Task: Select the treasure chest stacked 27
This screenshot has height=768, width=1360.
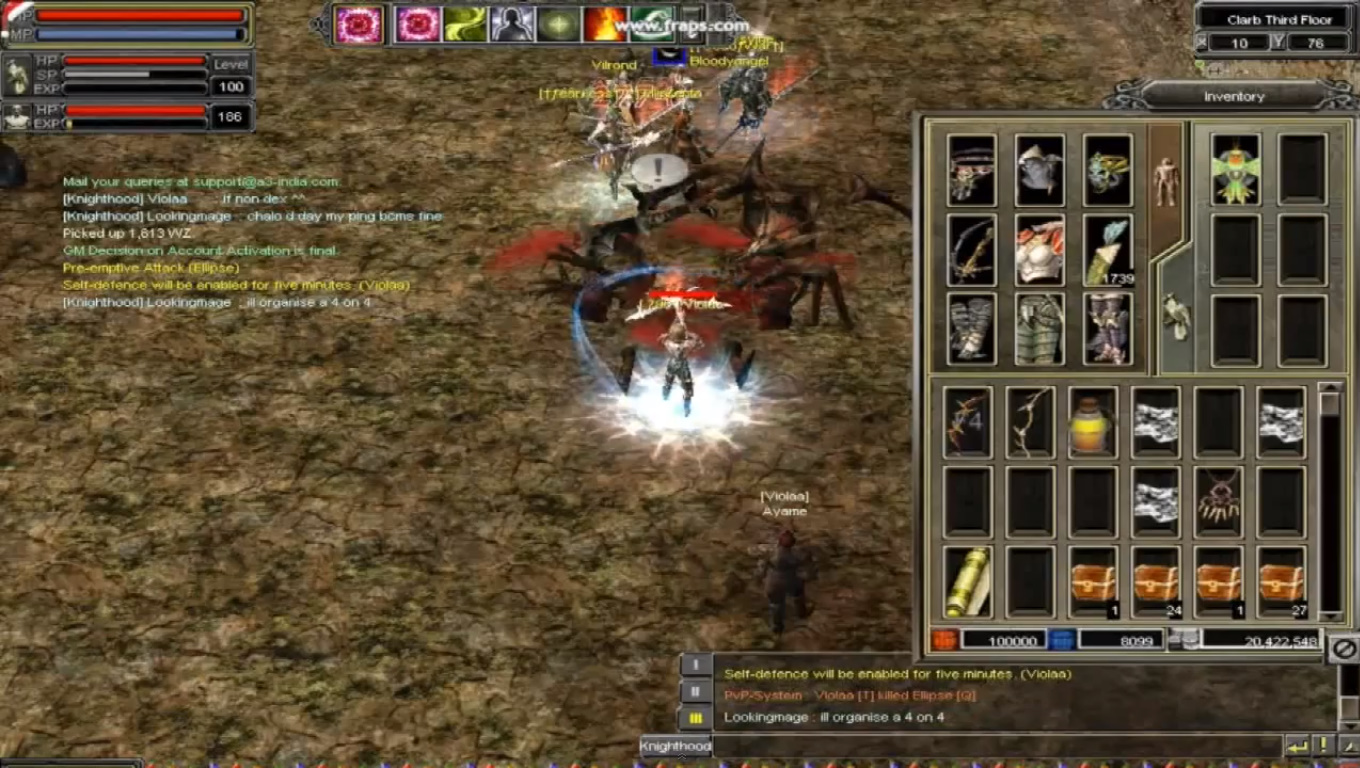Action: [1281, 582]
